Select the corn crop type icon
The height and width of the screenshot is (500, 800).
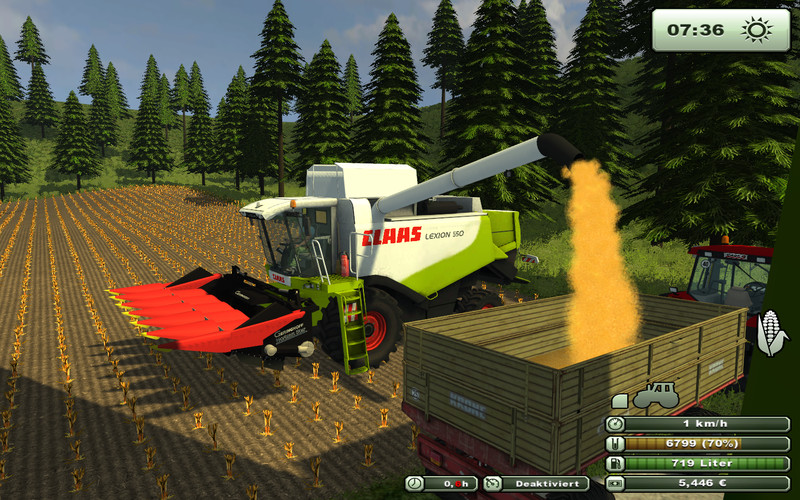[x=771, y=333]
